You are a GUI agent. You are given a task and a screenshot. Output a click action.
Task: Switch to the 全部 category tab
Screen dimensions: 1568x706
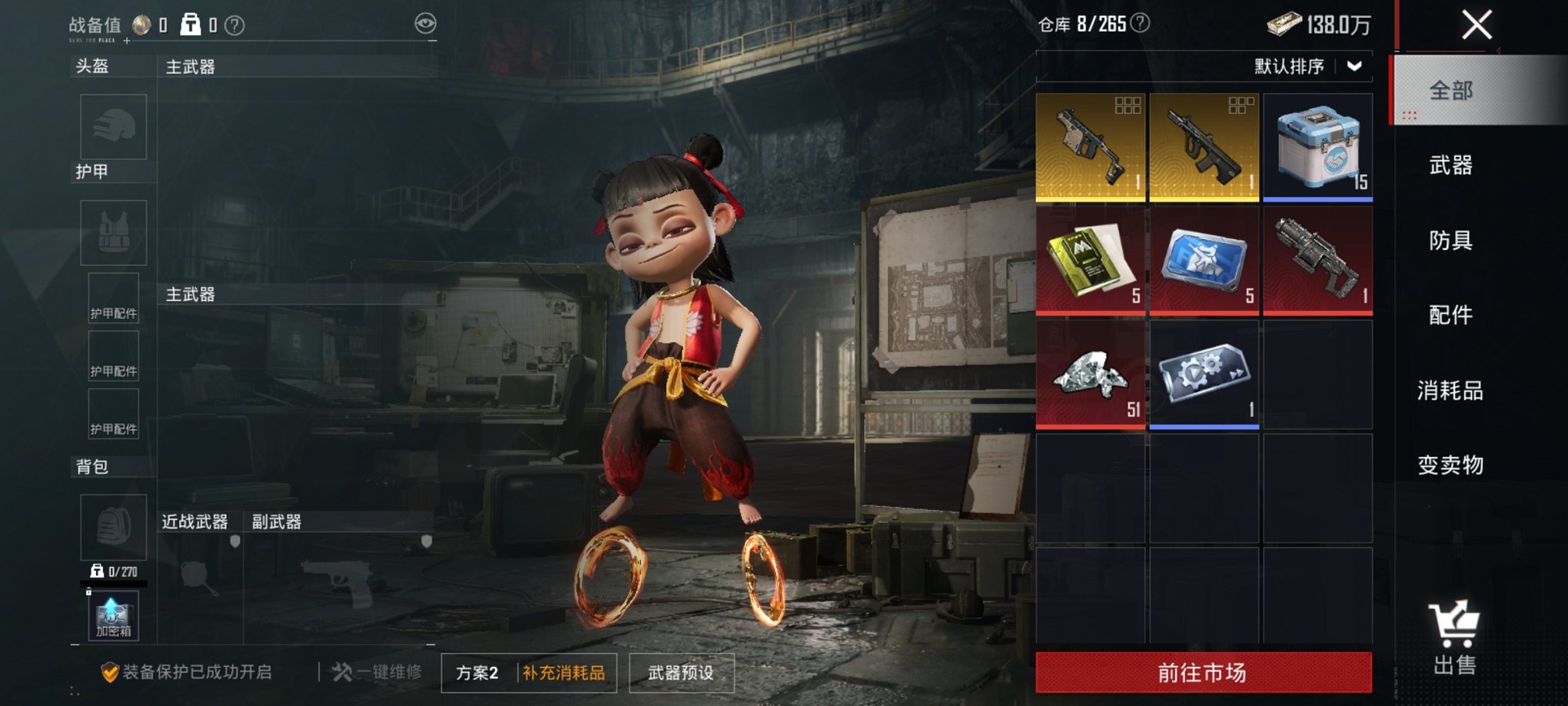pos(1450,91)
